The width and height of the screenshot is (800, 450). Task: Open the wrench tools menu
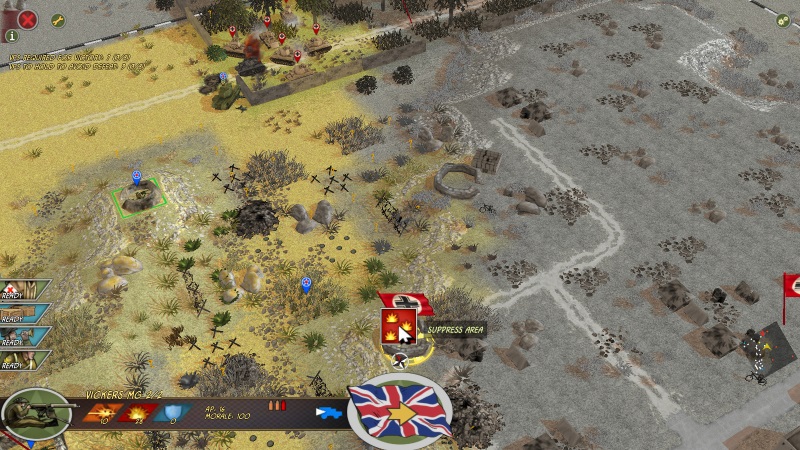[x=57, y=20]
